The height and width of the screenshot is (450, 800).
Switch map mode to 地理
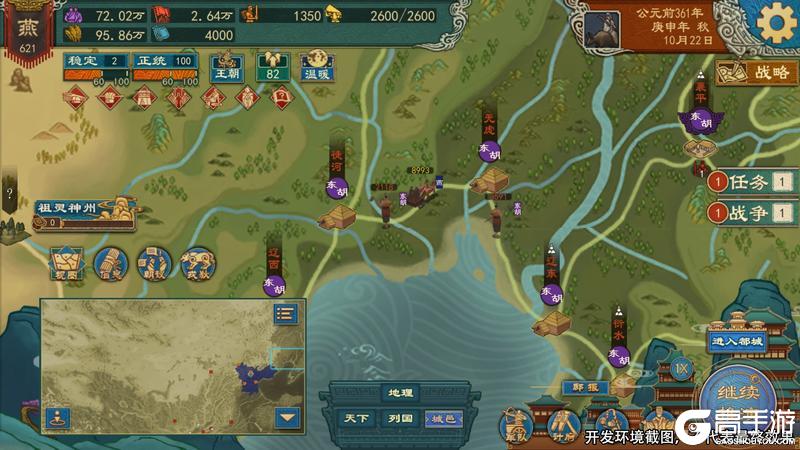coord(400,393)
